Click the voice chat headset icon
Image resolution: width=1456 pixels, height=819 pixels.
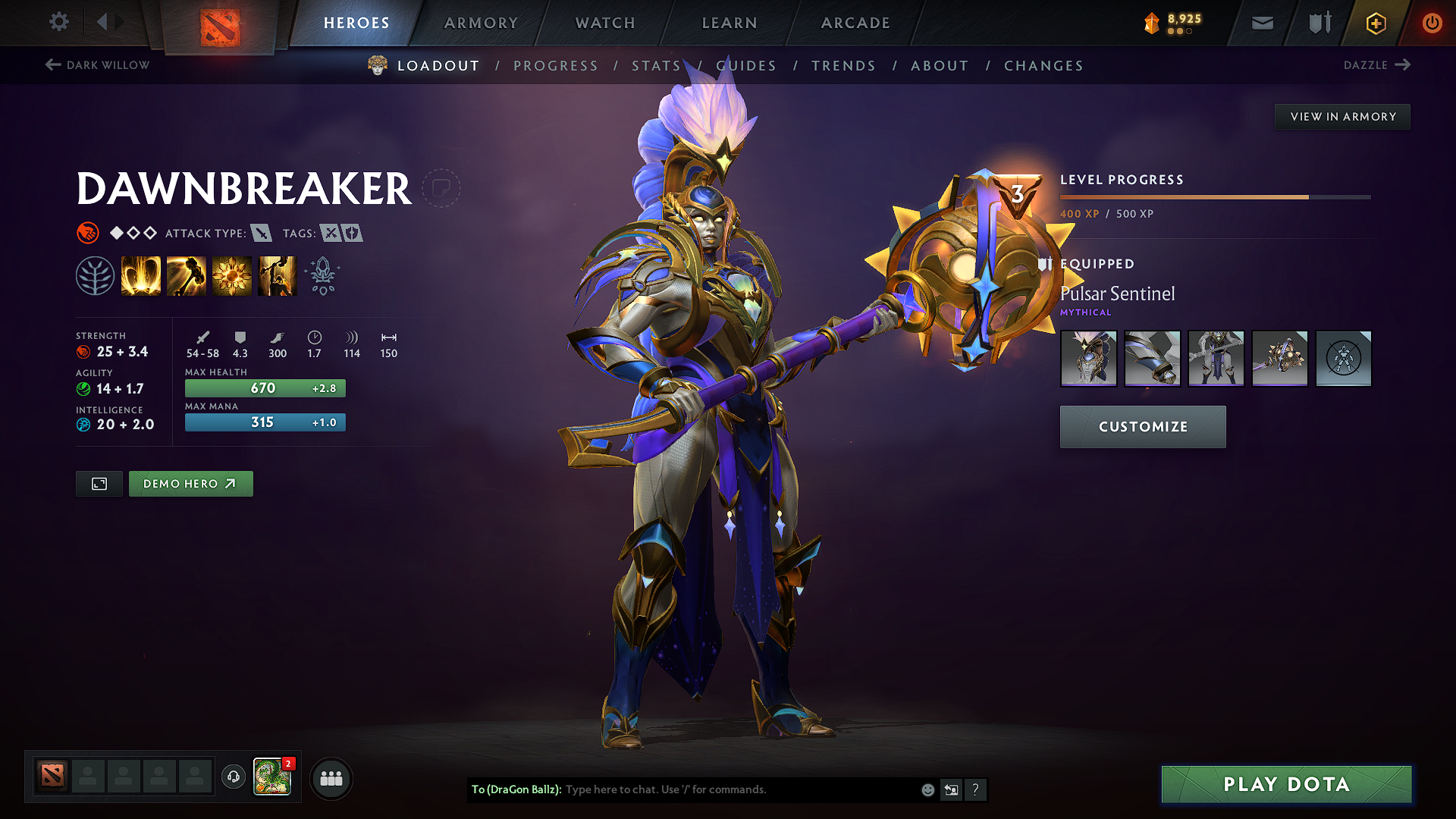point(233,777)
